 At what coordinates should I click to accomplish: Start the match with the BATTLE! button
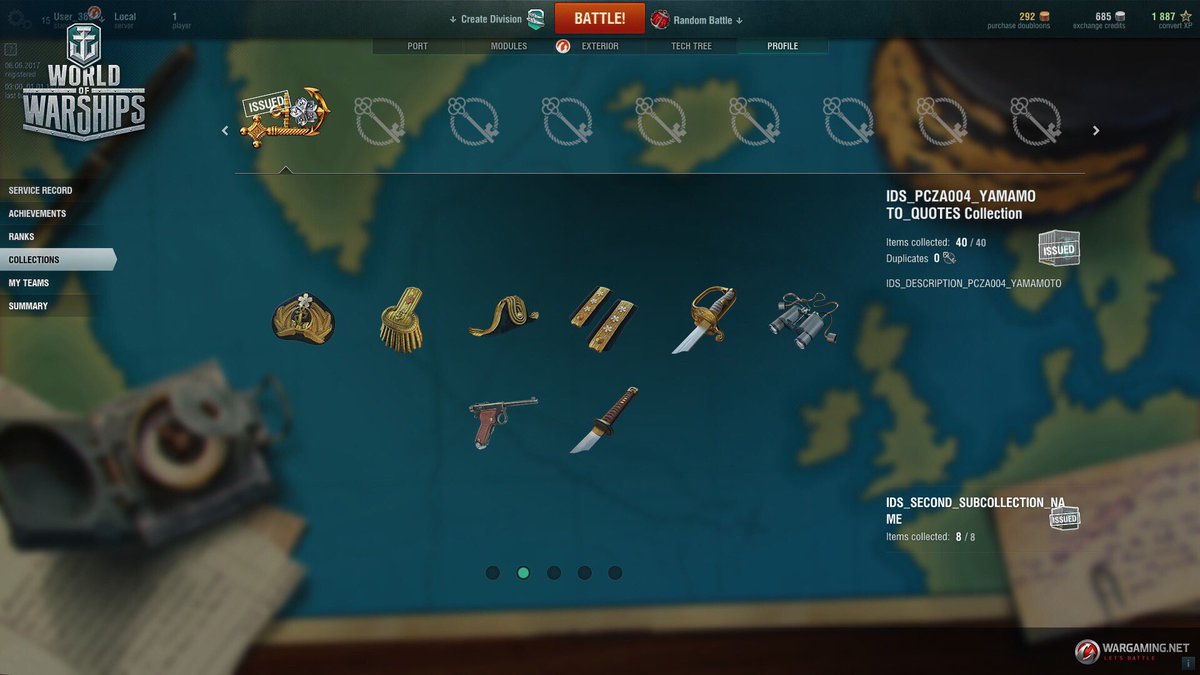tap(600, 19)
